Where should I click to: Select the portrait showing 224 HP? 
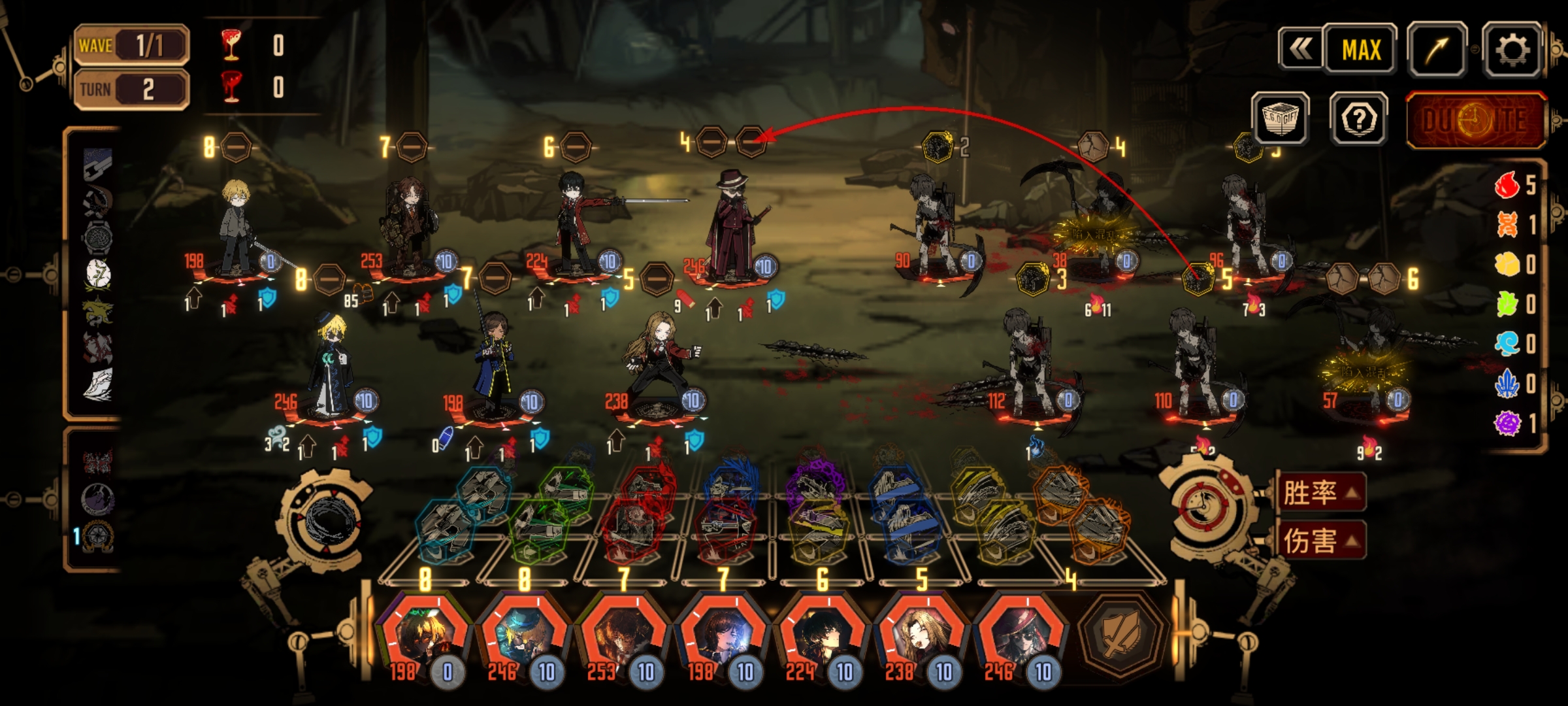(822, 635)
